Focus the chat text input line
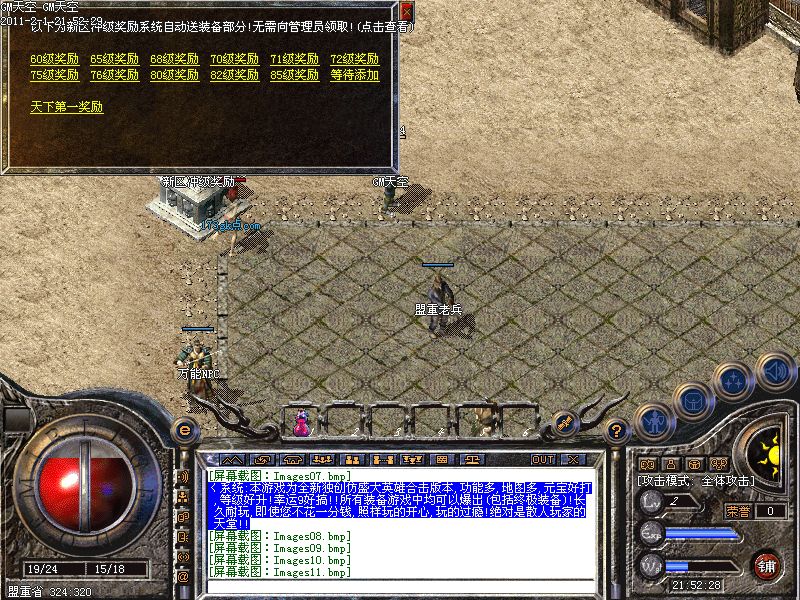 [400, 587]
